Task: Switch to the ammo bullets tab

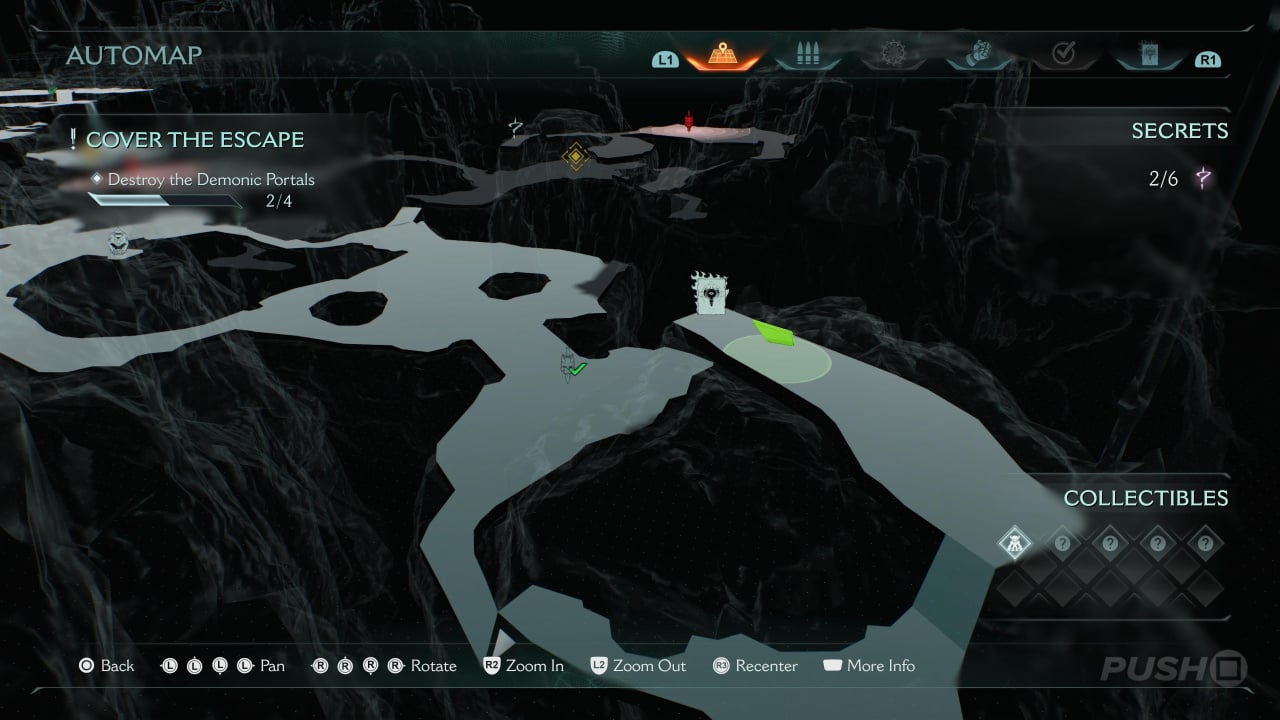Action: (x=807, y=55)
